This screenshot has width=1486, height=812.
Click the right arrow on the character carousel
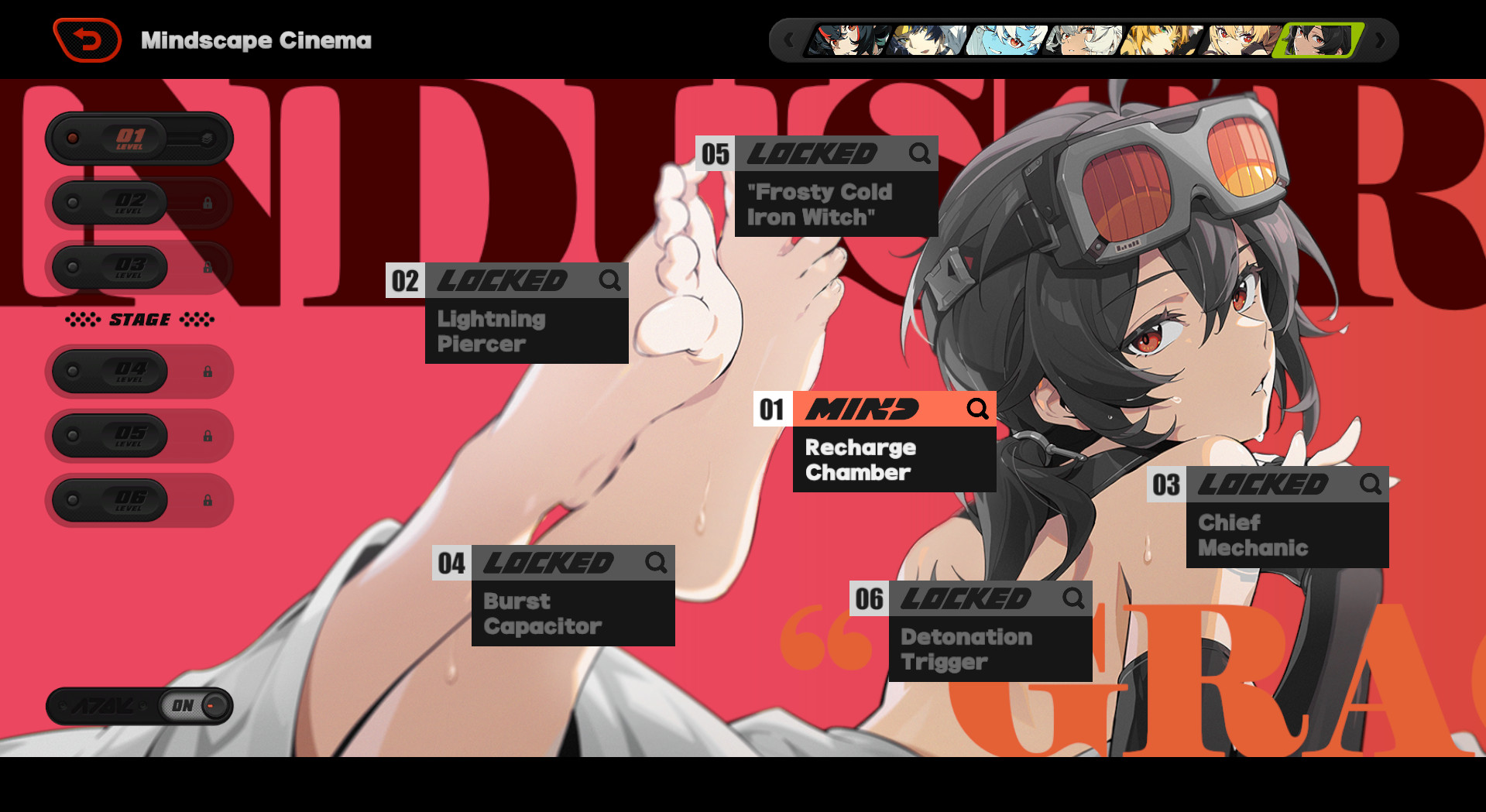click(1381, 39)
